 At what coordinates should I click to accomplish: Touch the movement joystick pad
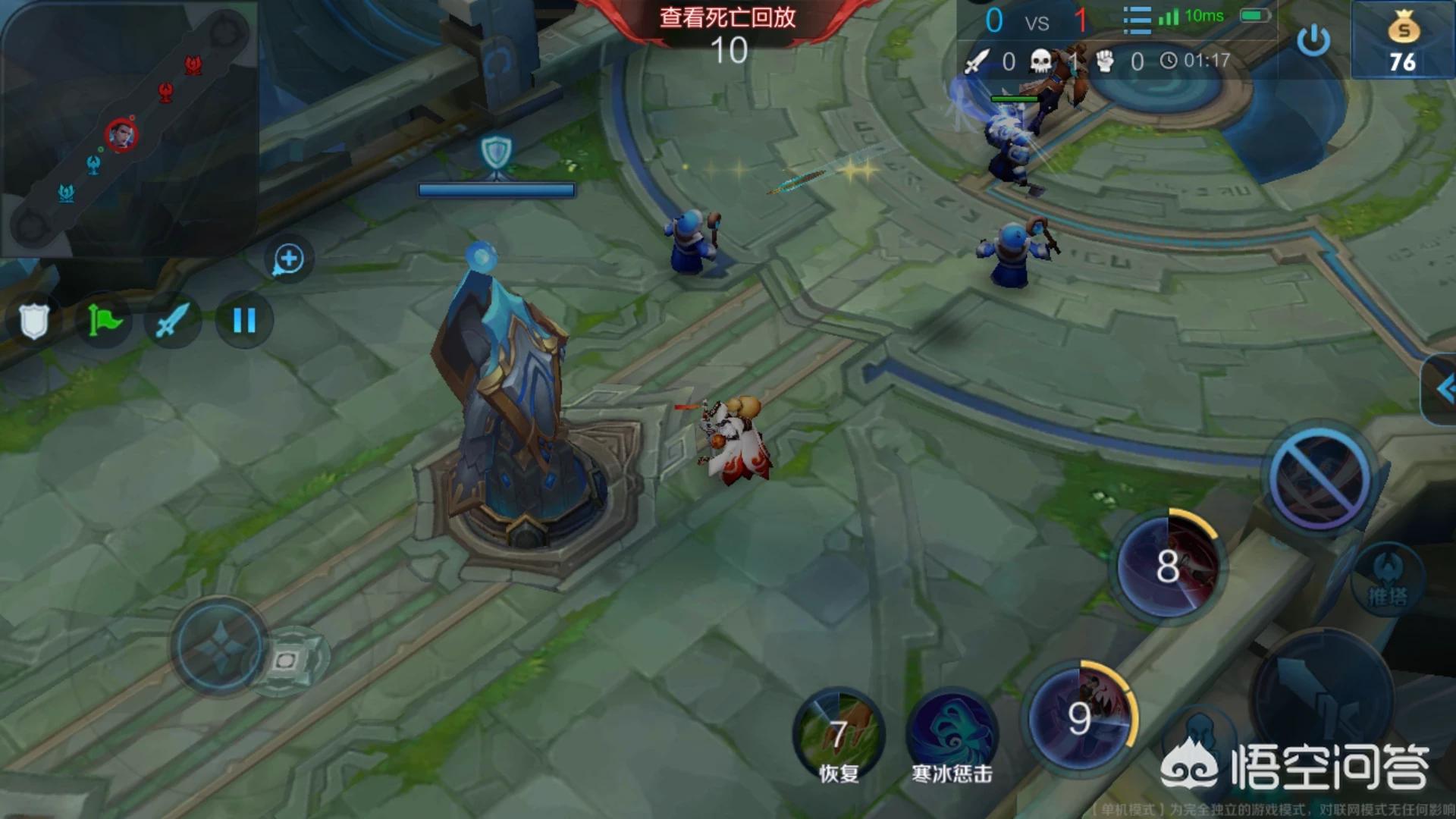pos(220,648)
